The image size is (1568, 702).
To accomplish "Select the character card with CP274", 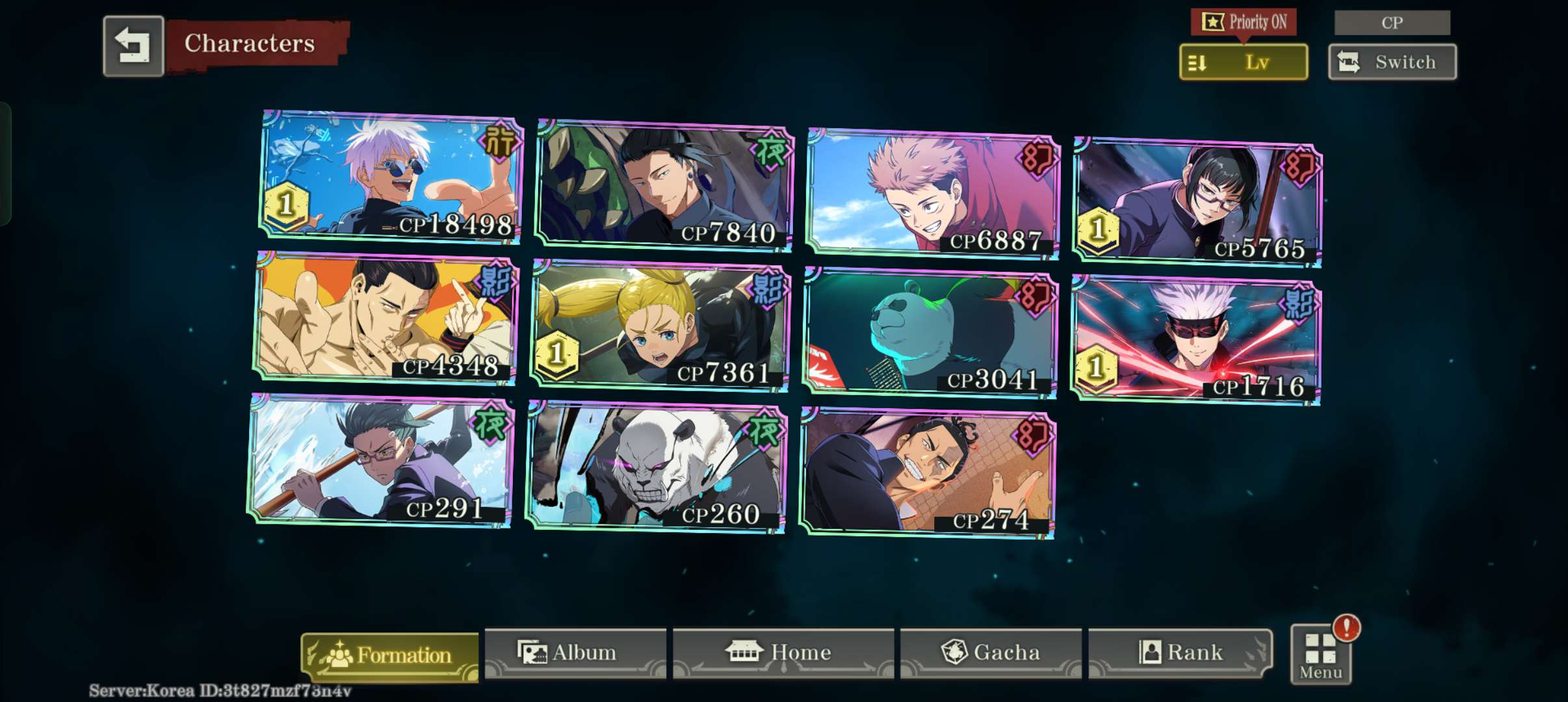I will pos(928,473).
